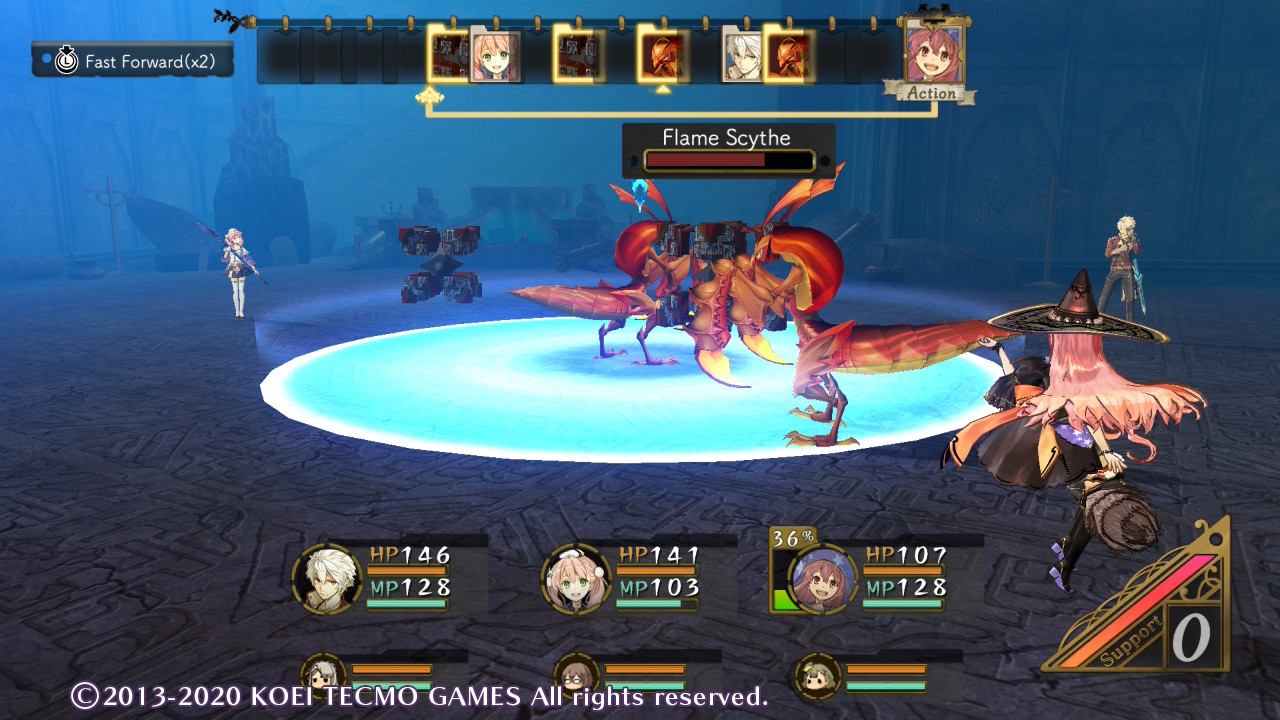
Task: Click the Support gauge counter
Action: pyautogui.click(x=1193, y=637)
